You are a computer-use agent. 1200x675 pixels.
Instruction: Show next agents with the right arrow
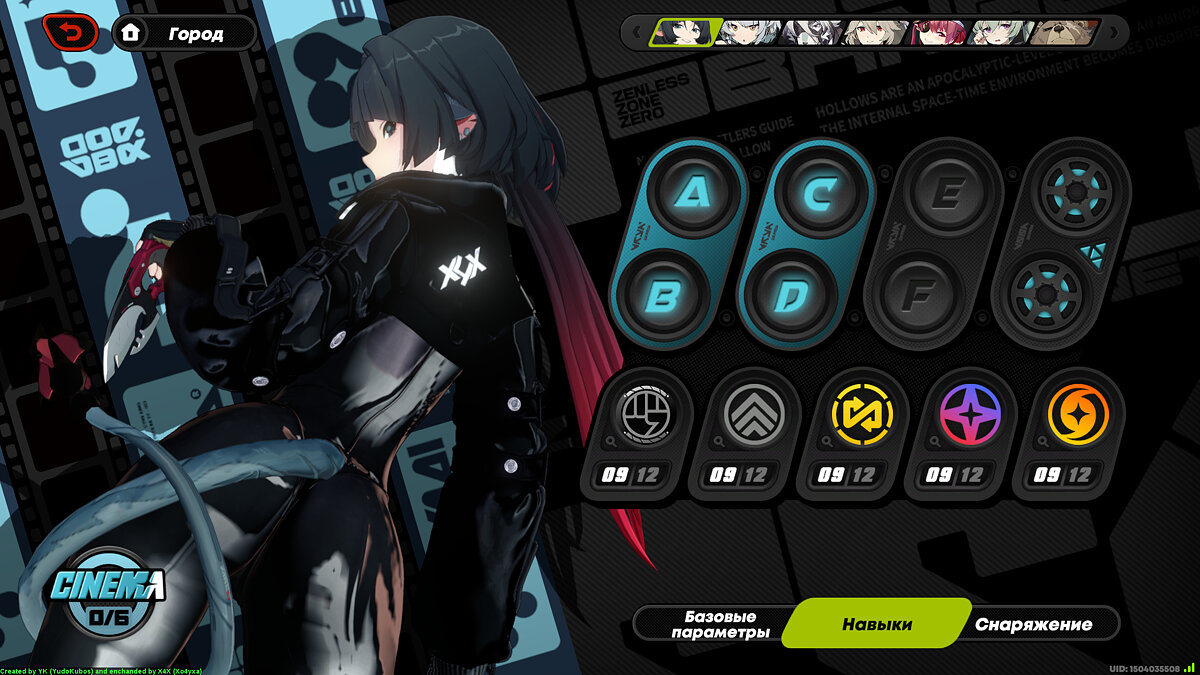[x=1116, y=33]
